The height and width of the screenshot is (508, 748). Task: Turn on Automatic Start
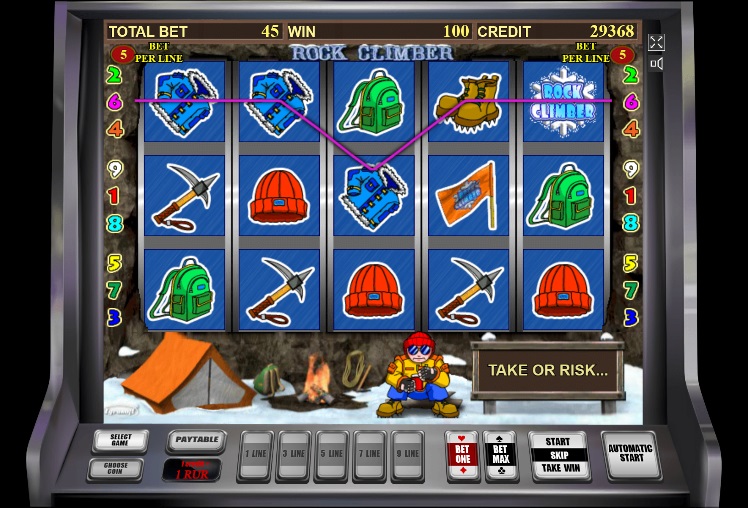[x=631, y=455]
